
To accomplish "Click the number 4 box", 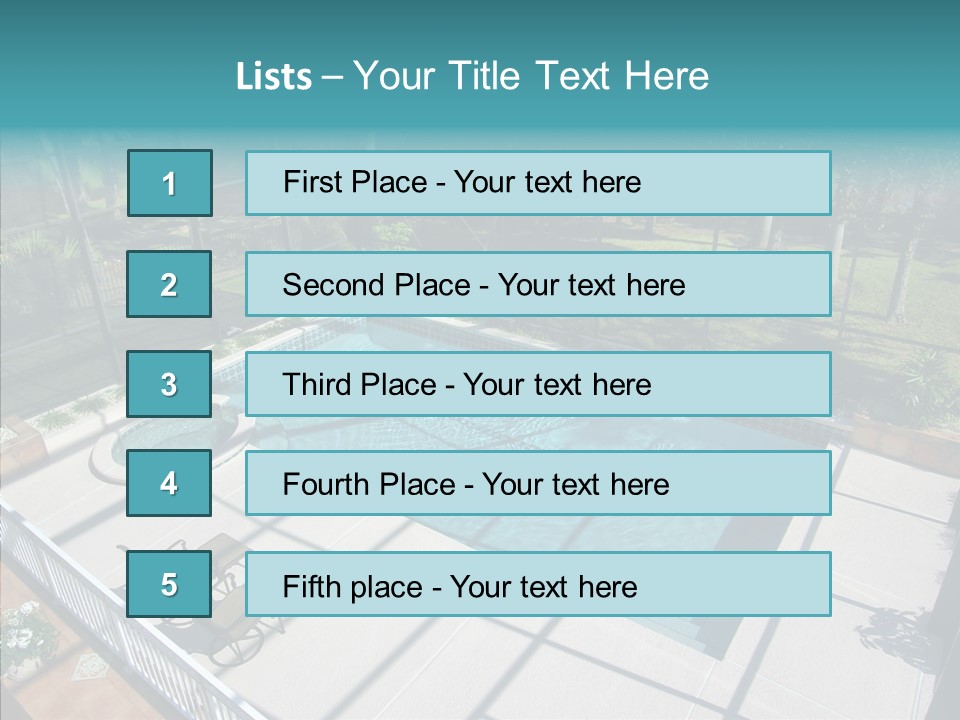I will pos(169,484).
